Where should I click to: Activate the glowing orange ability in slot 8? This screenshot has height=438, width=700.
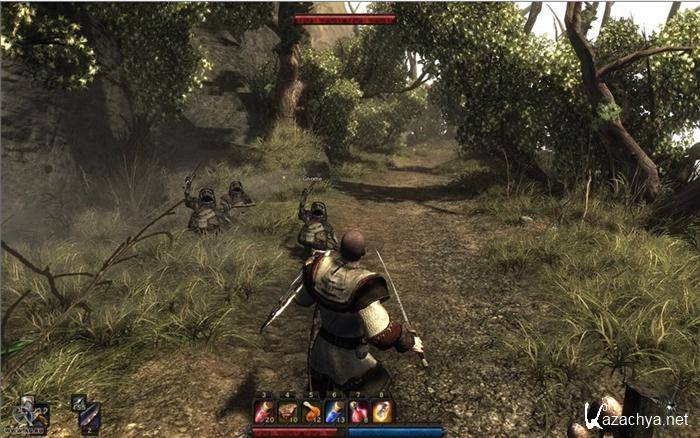pos(383,411)
